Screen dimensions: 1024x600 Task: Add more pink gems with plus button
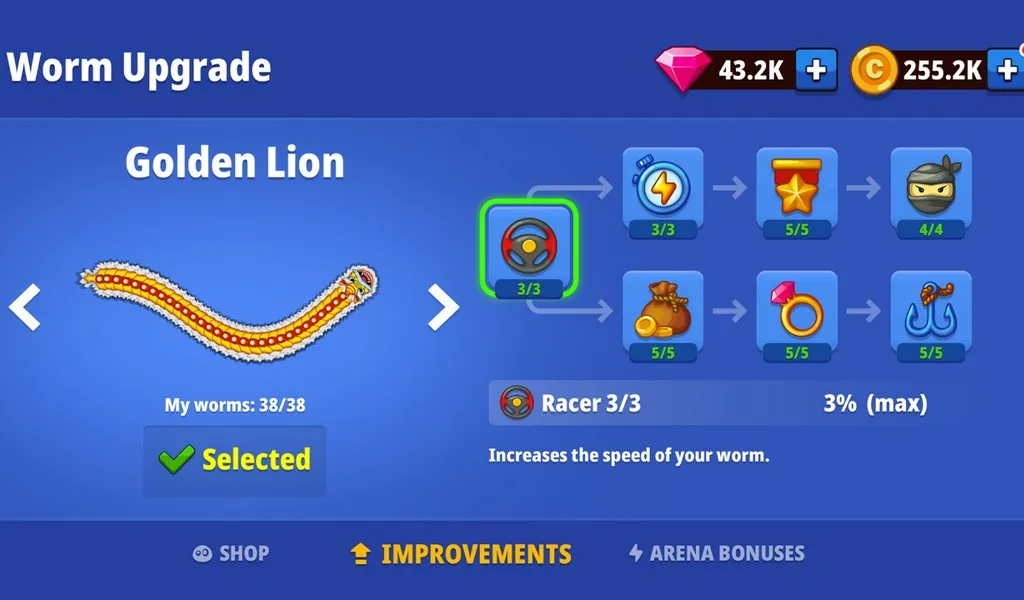[816, 69]
